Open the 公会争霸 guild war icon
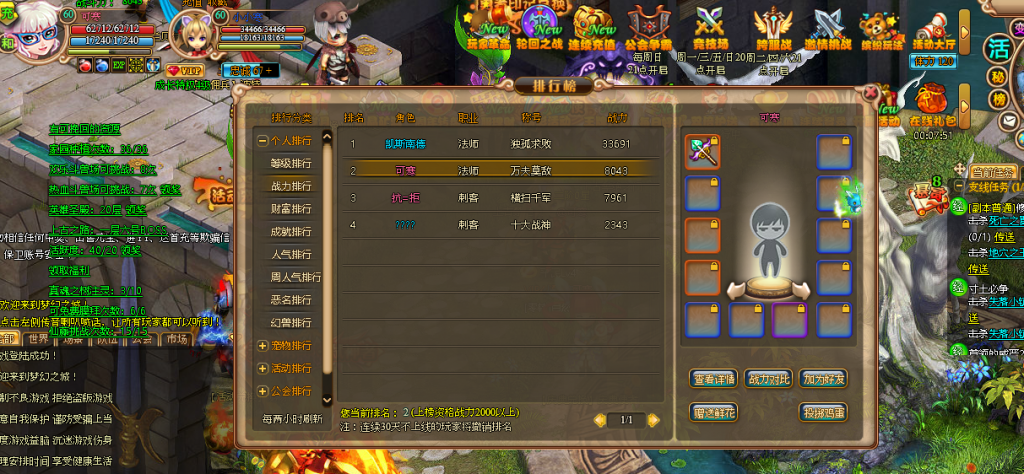 645,27
